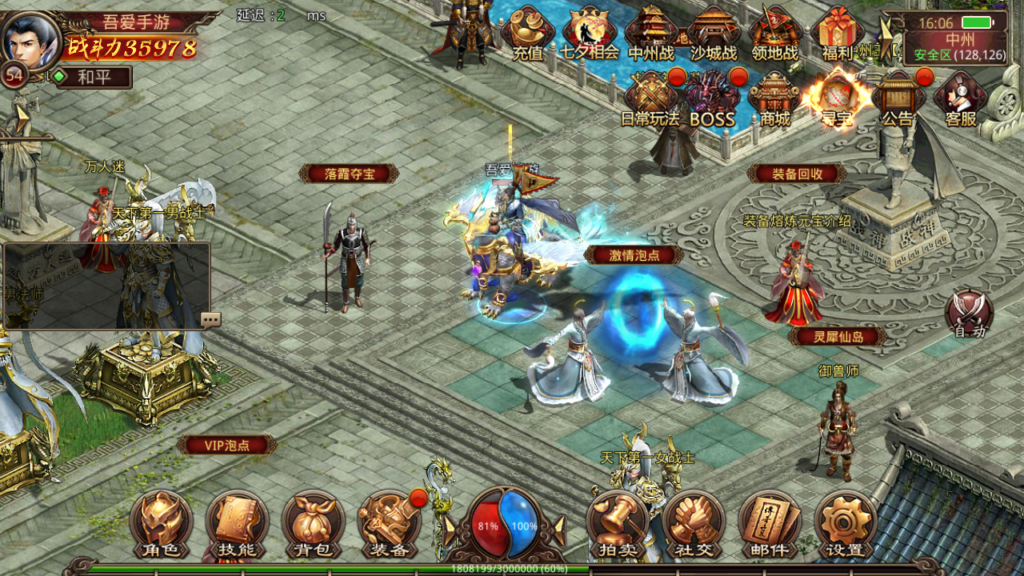Visit the 商城 shop

(x=774, y=98)
